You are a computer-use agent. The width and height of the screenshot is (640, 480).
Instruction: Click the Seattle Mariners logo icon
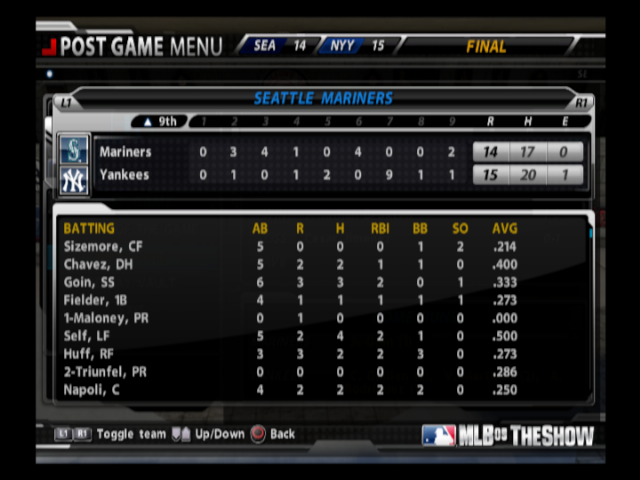[74, 151]
